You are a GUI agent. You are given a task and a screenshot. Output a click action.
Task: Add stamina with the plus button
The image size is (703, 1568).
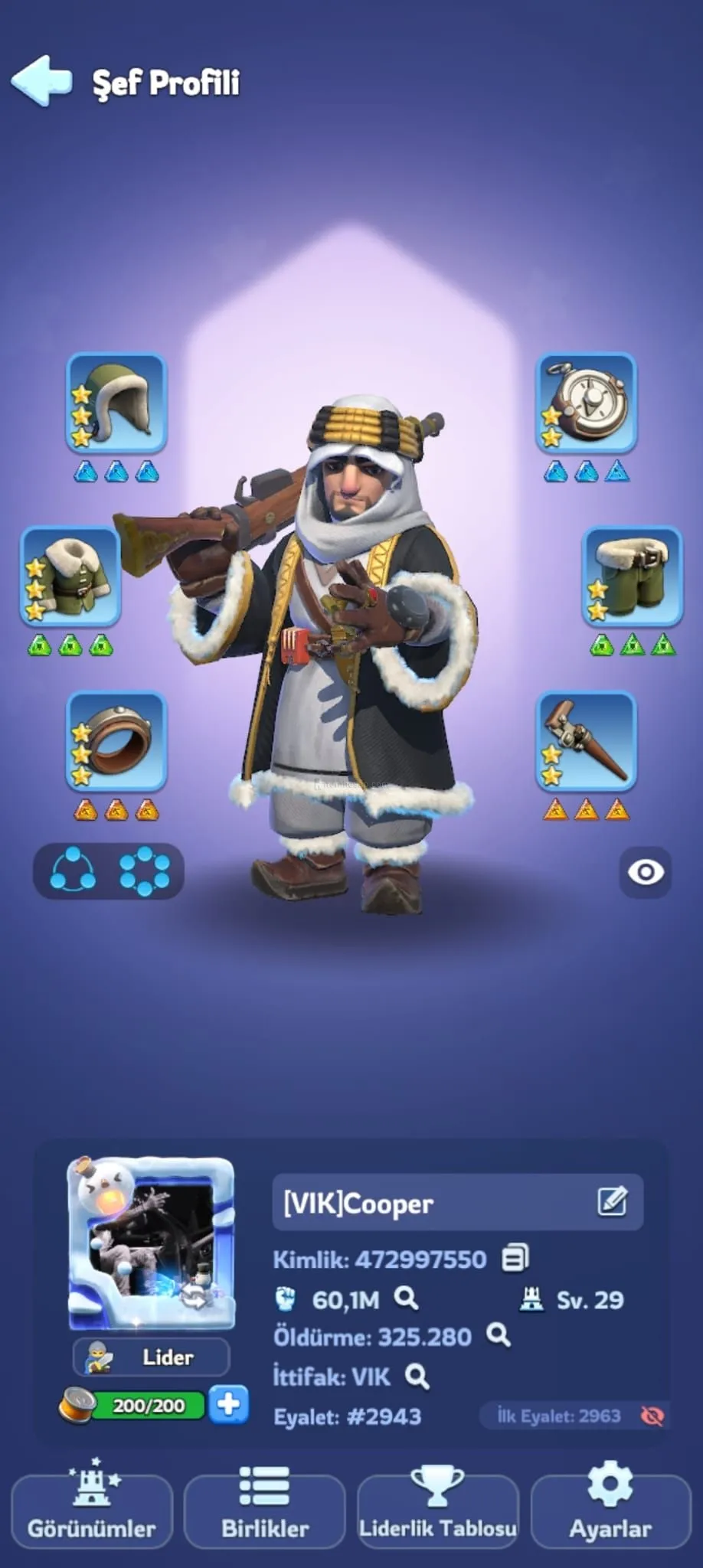pos(228,1404)
